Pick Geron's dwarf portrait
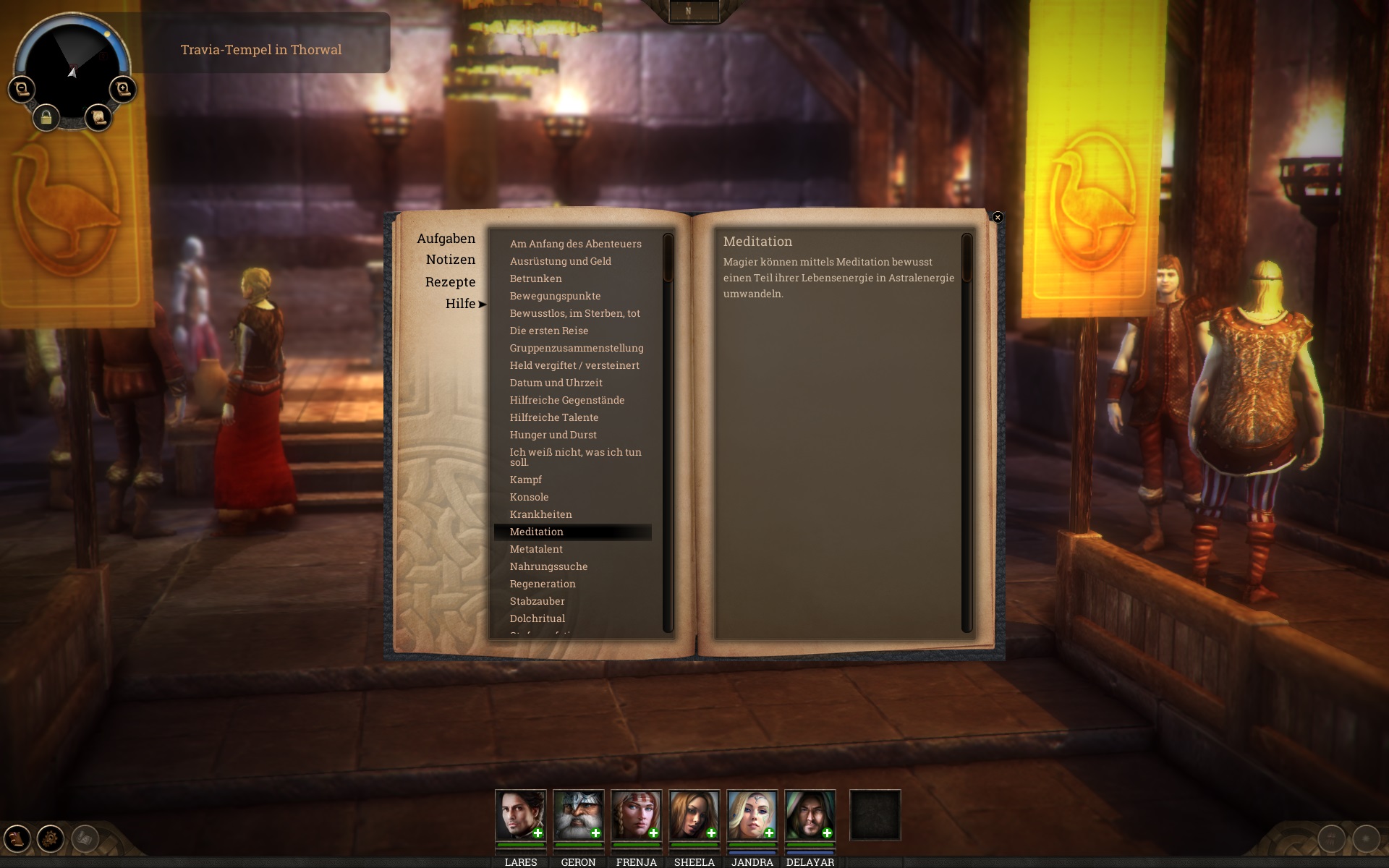This screenshot has height=868, width=1389. coord(578,815)
